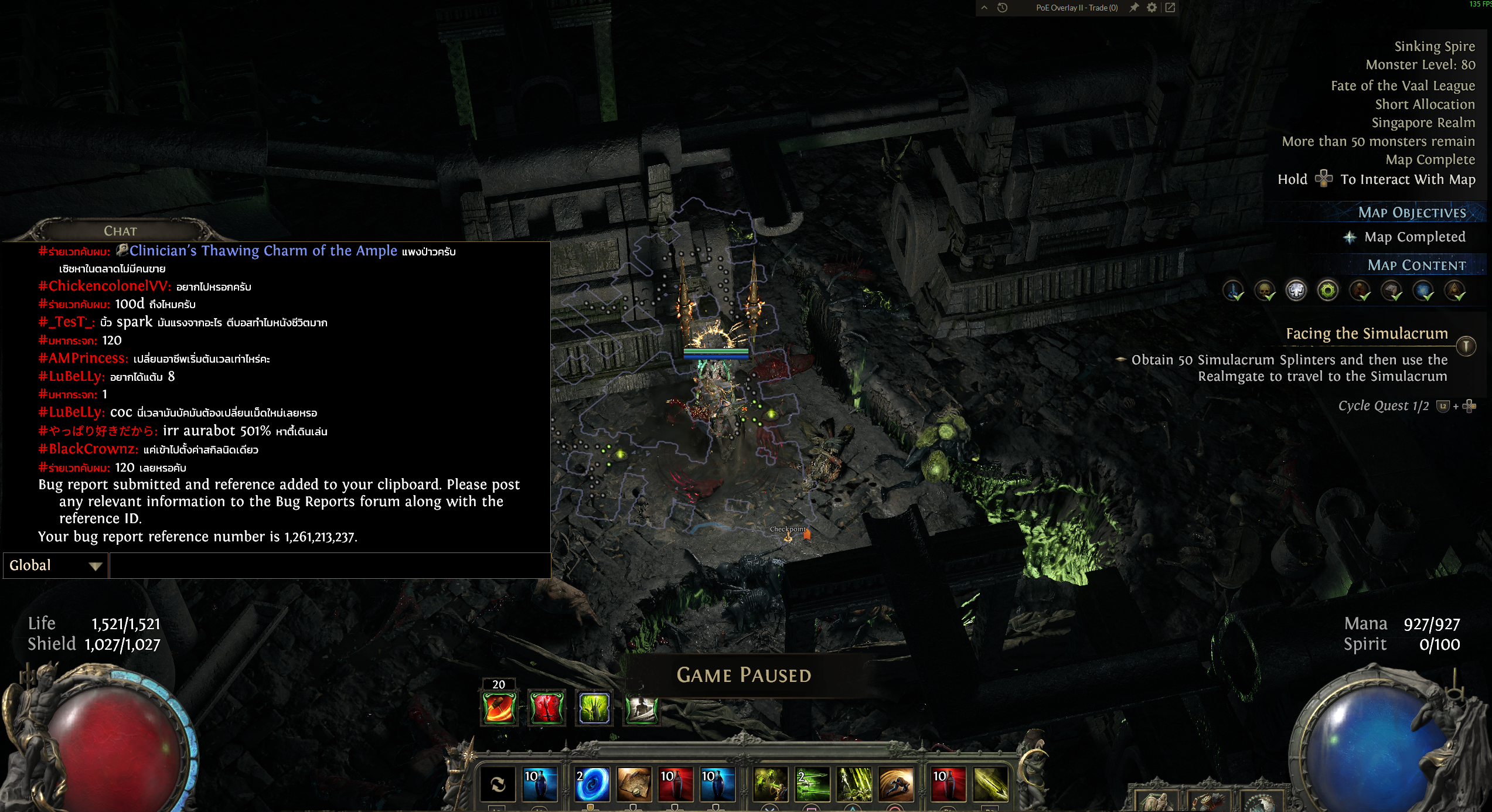Activate the dodge roll skill icon
The height and width of the screenshot is (812, 1492).
896,784
